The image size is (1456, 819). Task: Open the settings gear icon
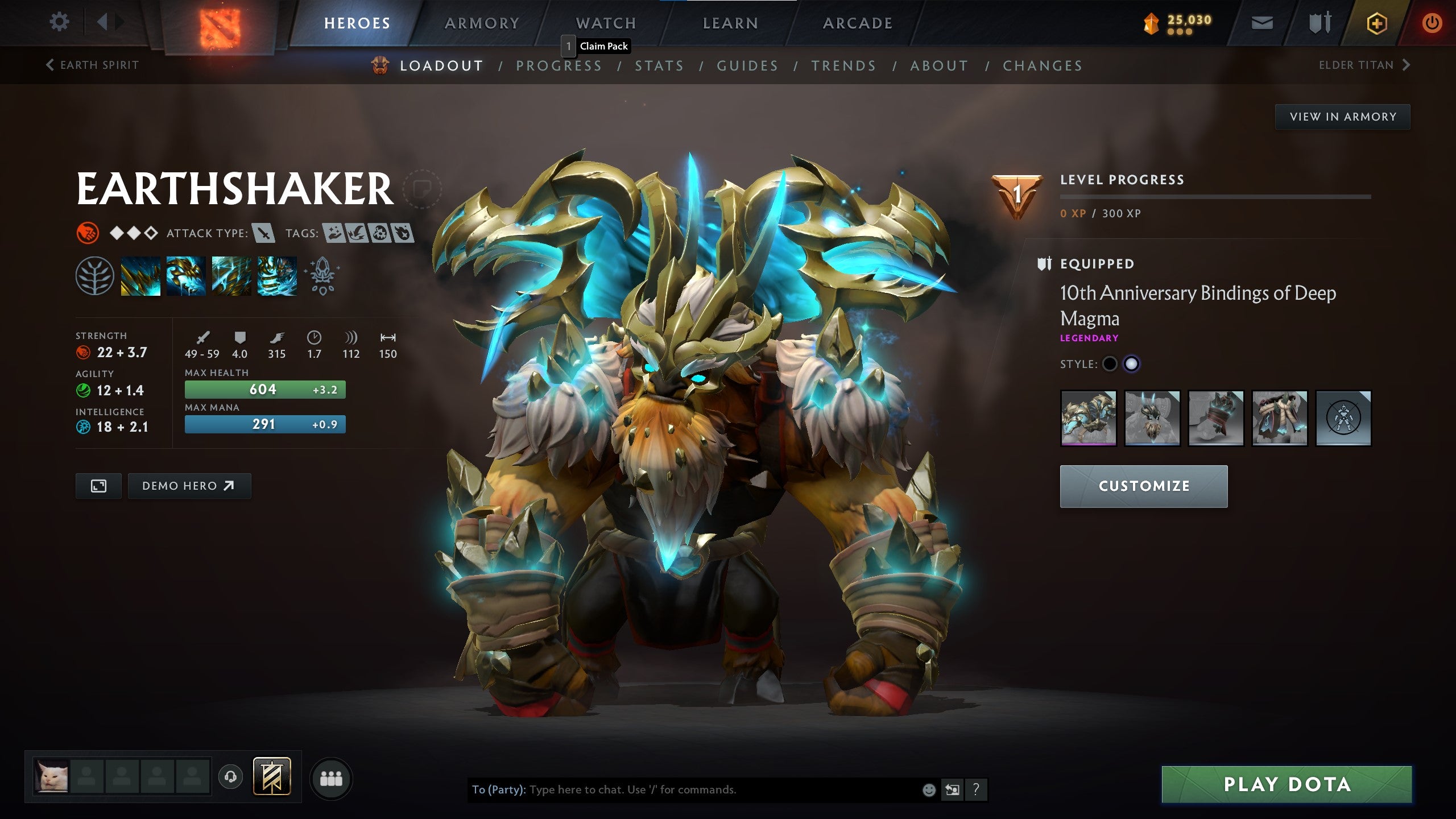[59, 22]
